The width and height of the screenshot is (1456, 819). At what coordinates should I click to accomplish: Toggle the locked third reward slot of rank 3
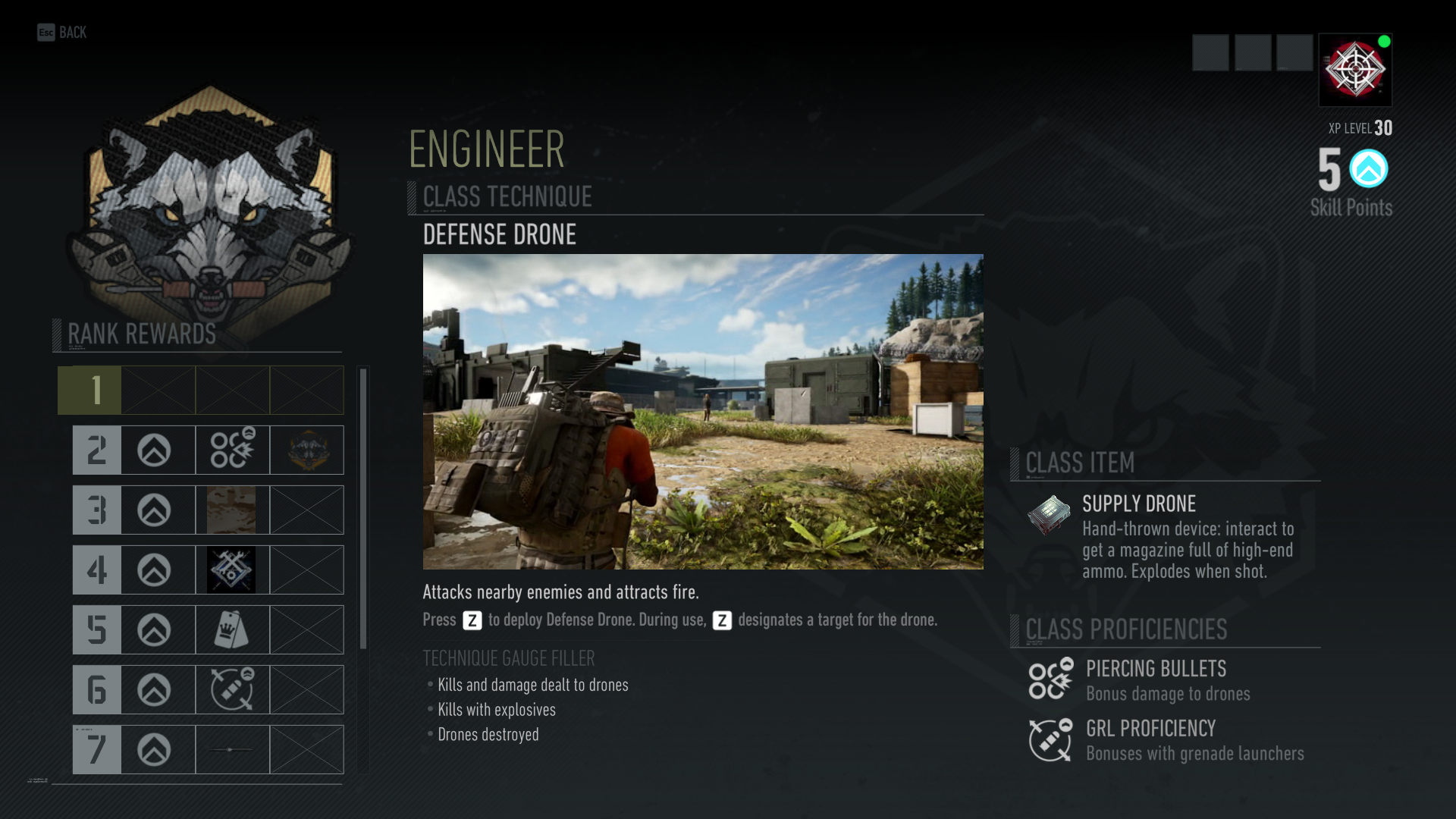click(x=306, y=510)
